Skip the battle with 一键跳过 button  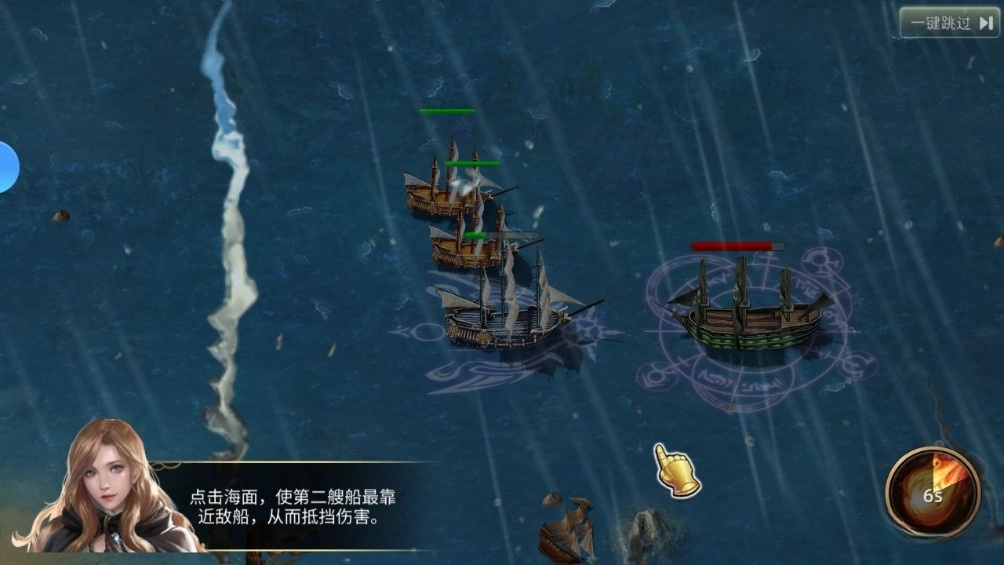pyautogui.click(x=949, y=22)
